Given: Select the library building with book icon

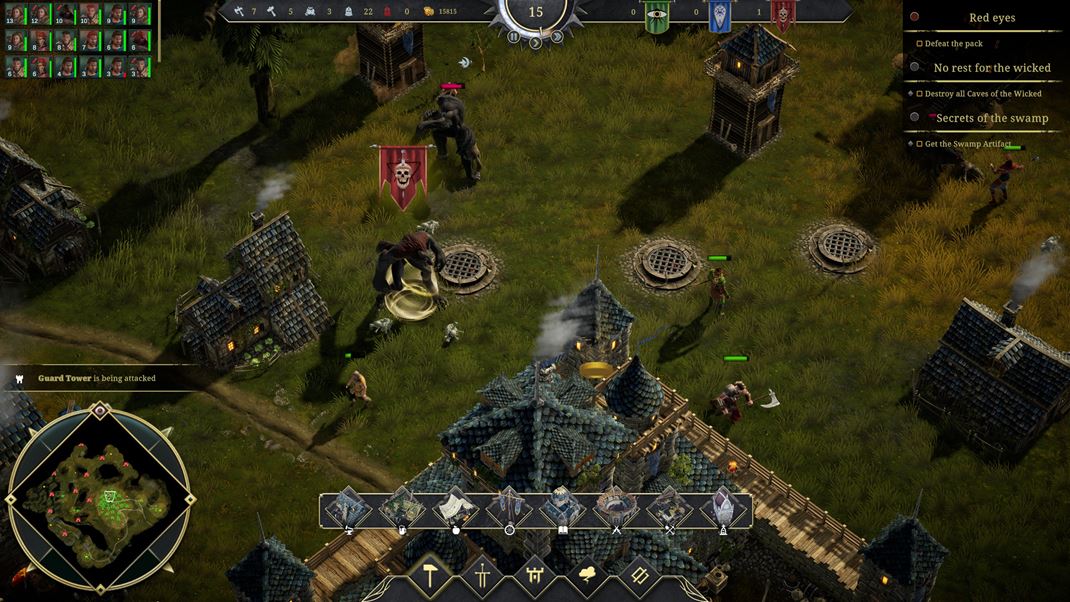Looking at the screenshot, I should click(562, 509).
